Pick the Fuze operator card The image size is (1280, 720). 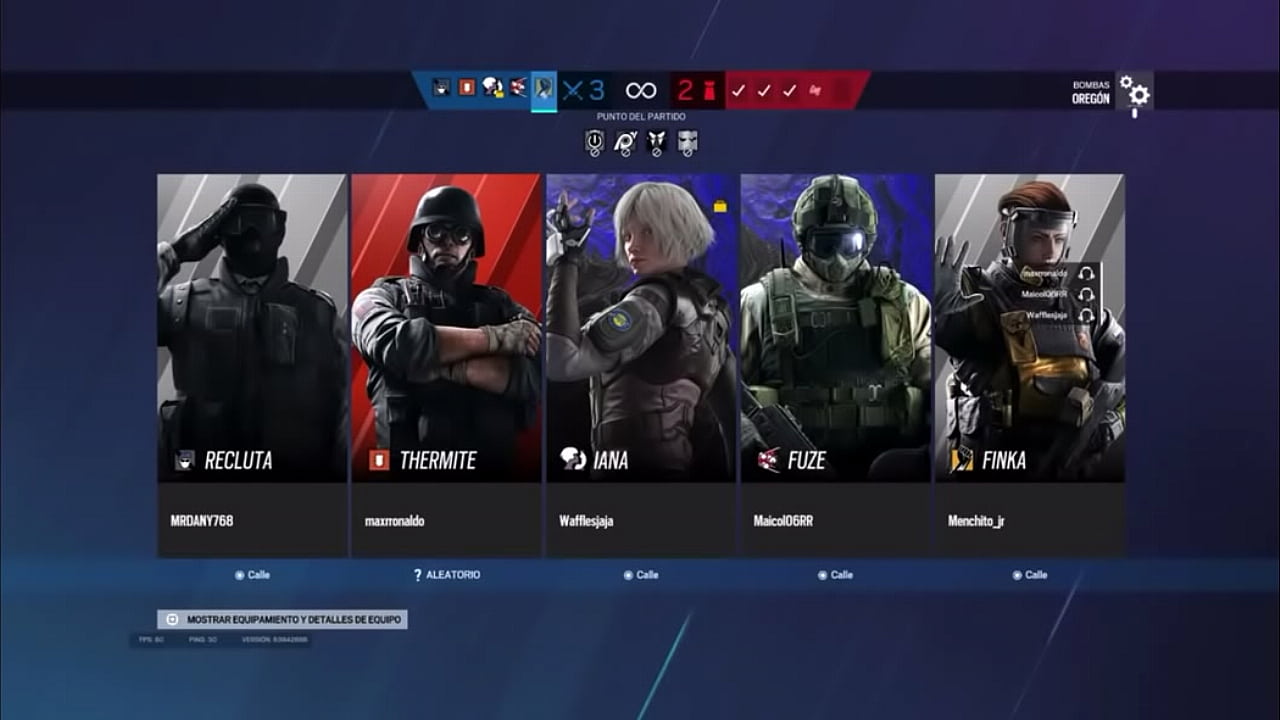(x=835, y=328)
